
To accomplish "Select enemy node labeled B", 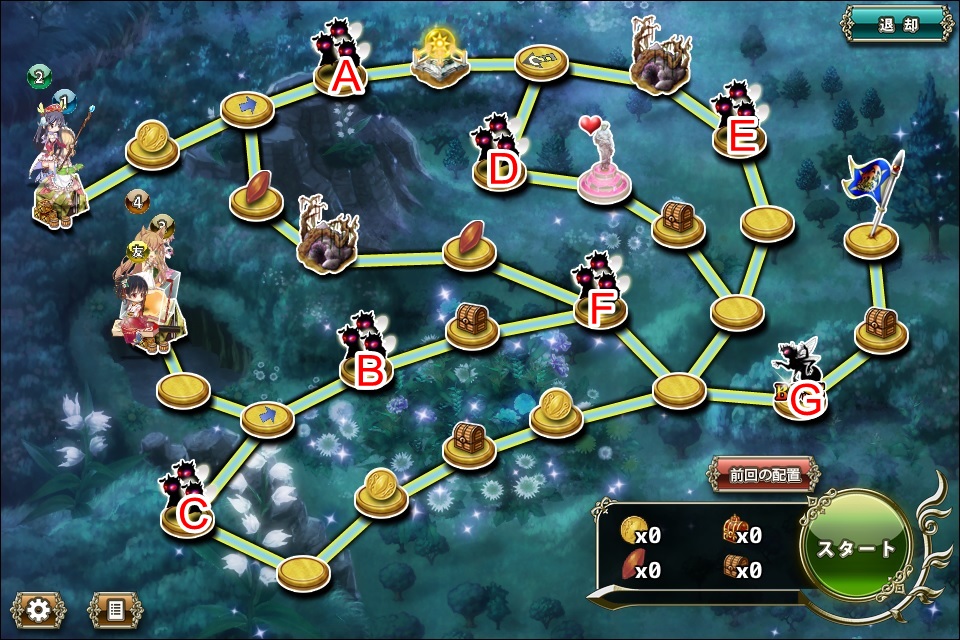I will coord(368,362).
